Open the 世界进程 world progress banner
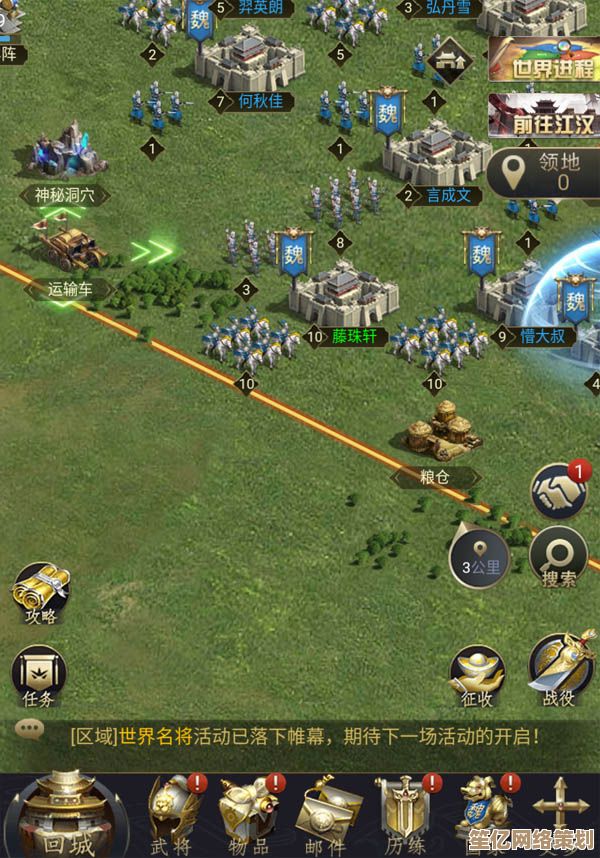 [x=544, y=60]
